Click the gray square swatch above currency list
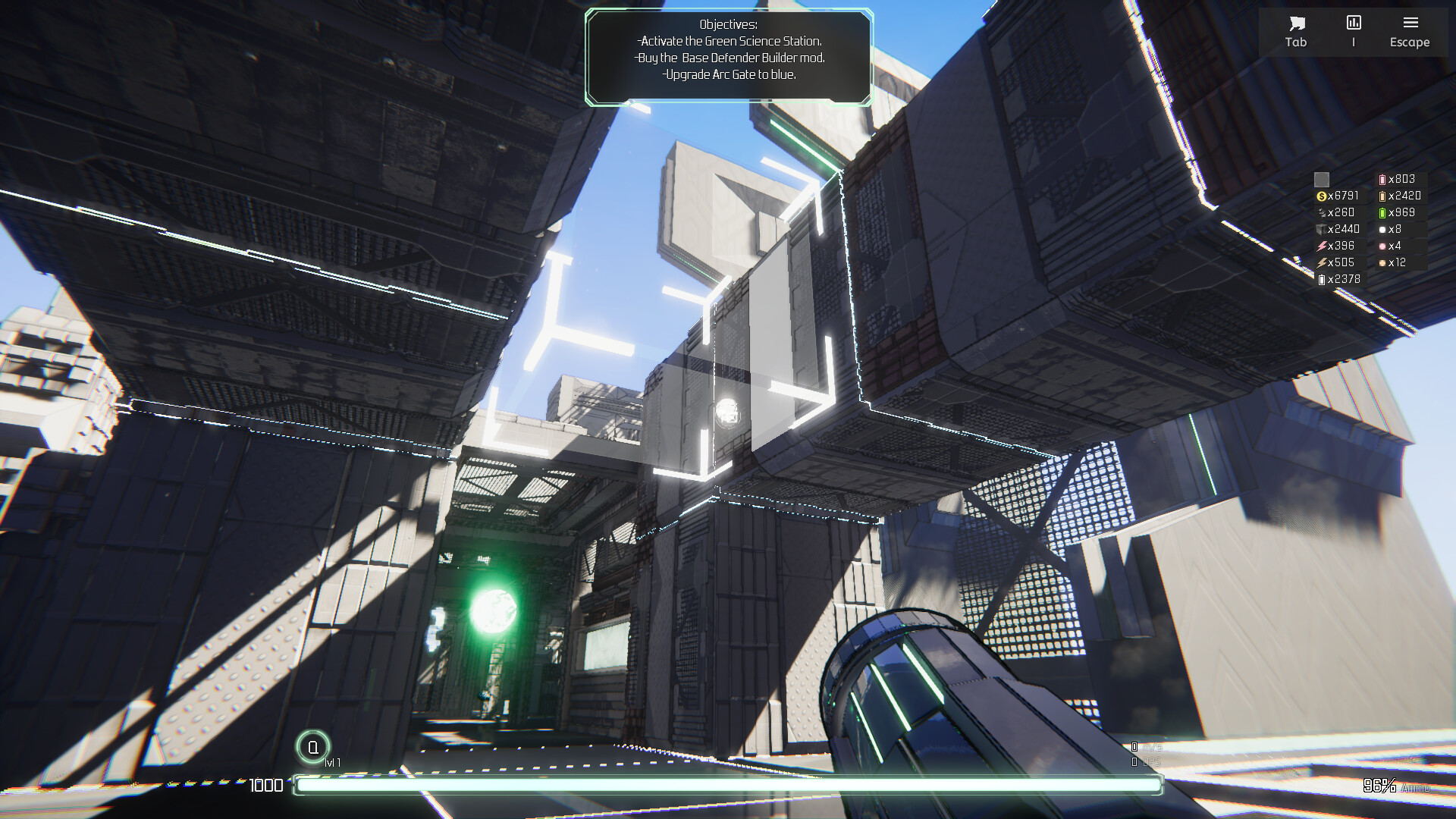 [x=1321, y=180]
